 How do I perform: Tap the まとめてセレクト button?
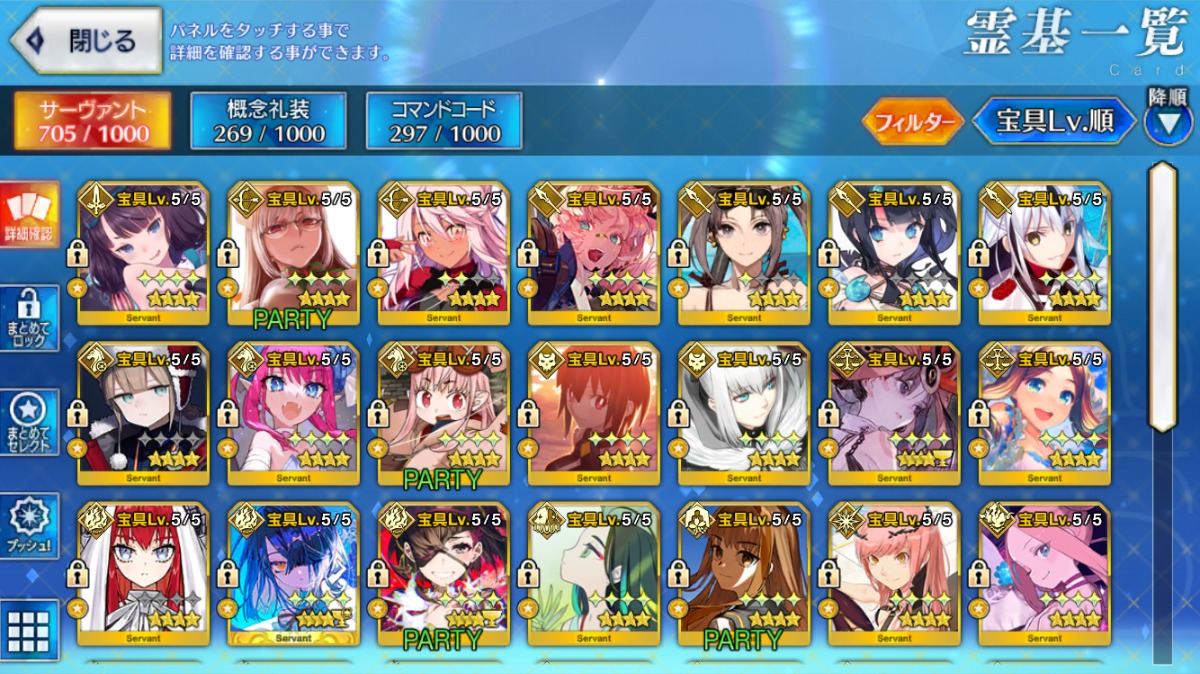pyautogui.click(x=29, y=421)
